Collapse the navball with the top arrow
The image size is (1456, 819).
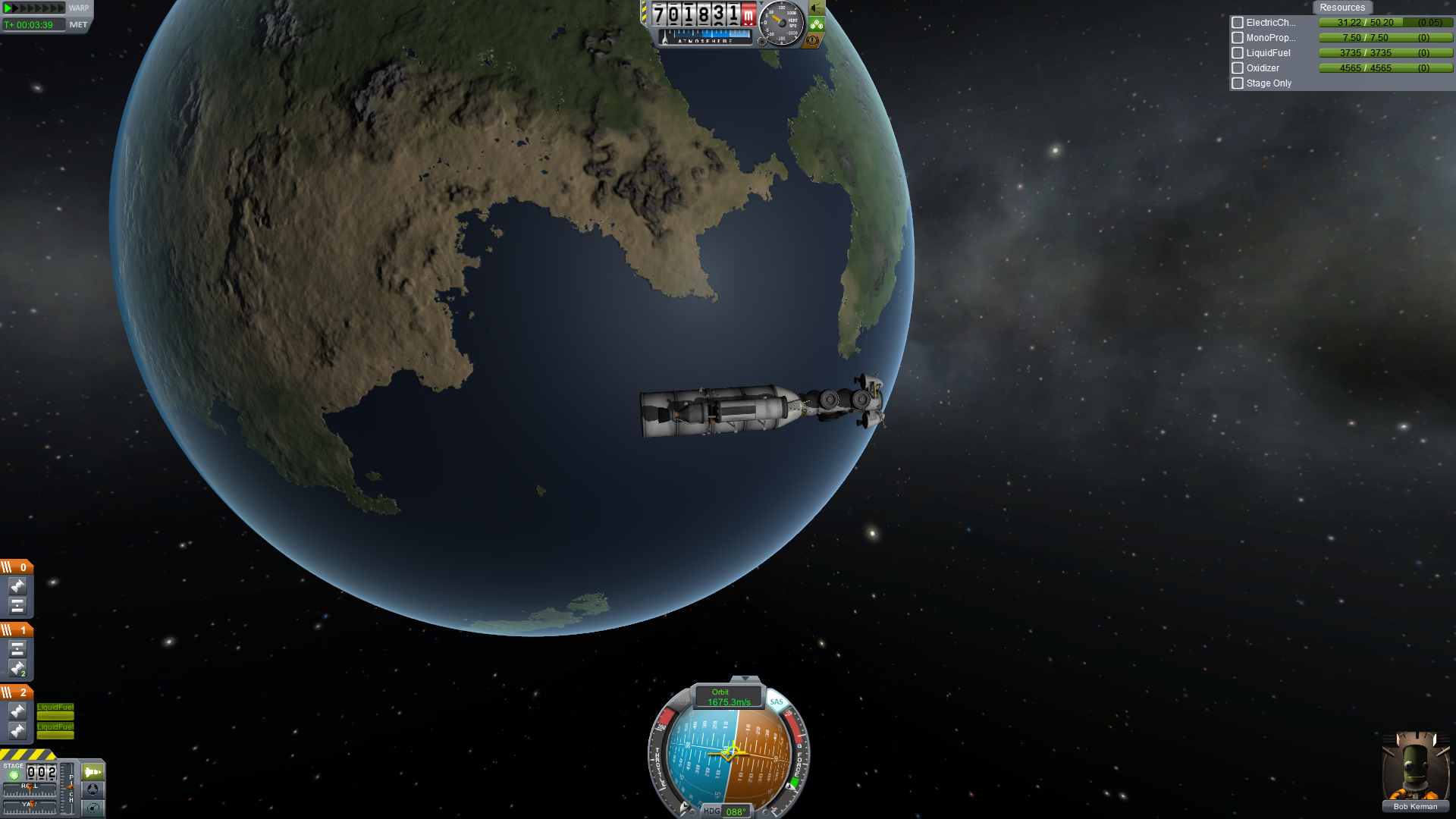coord(745,679)
